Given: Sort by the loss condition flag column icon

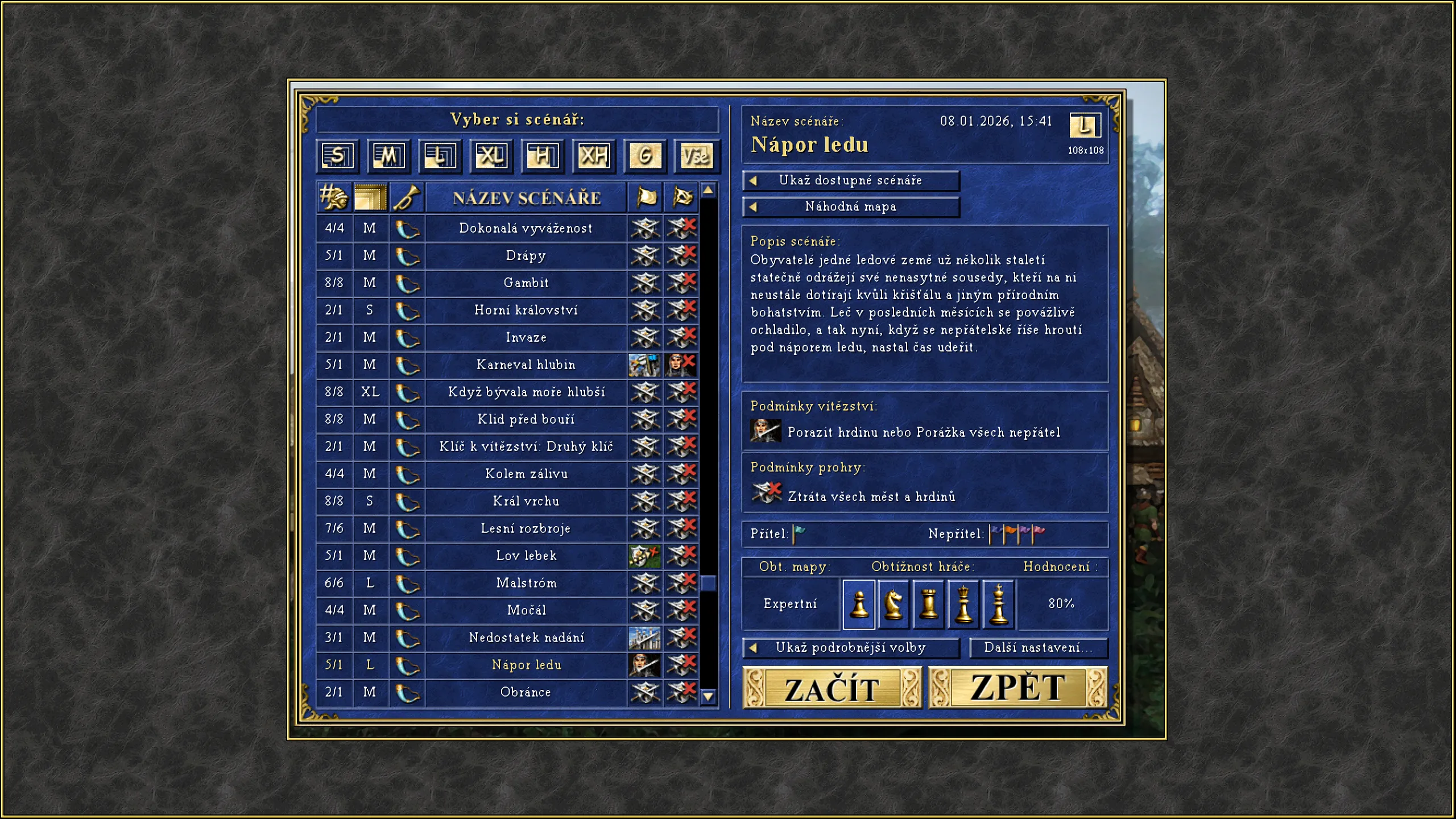Looking at the screenshot, I should [x=681, y=197].
